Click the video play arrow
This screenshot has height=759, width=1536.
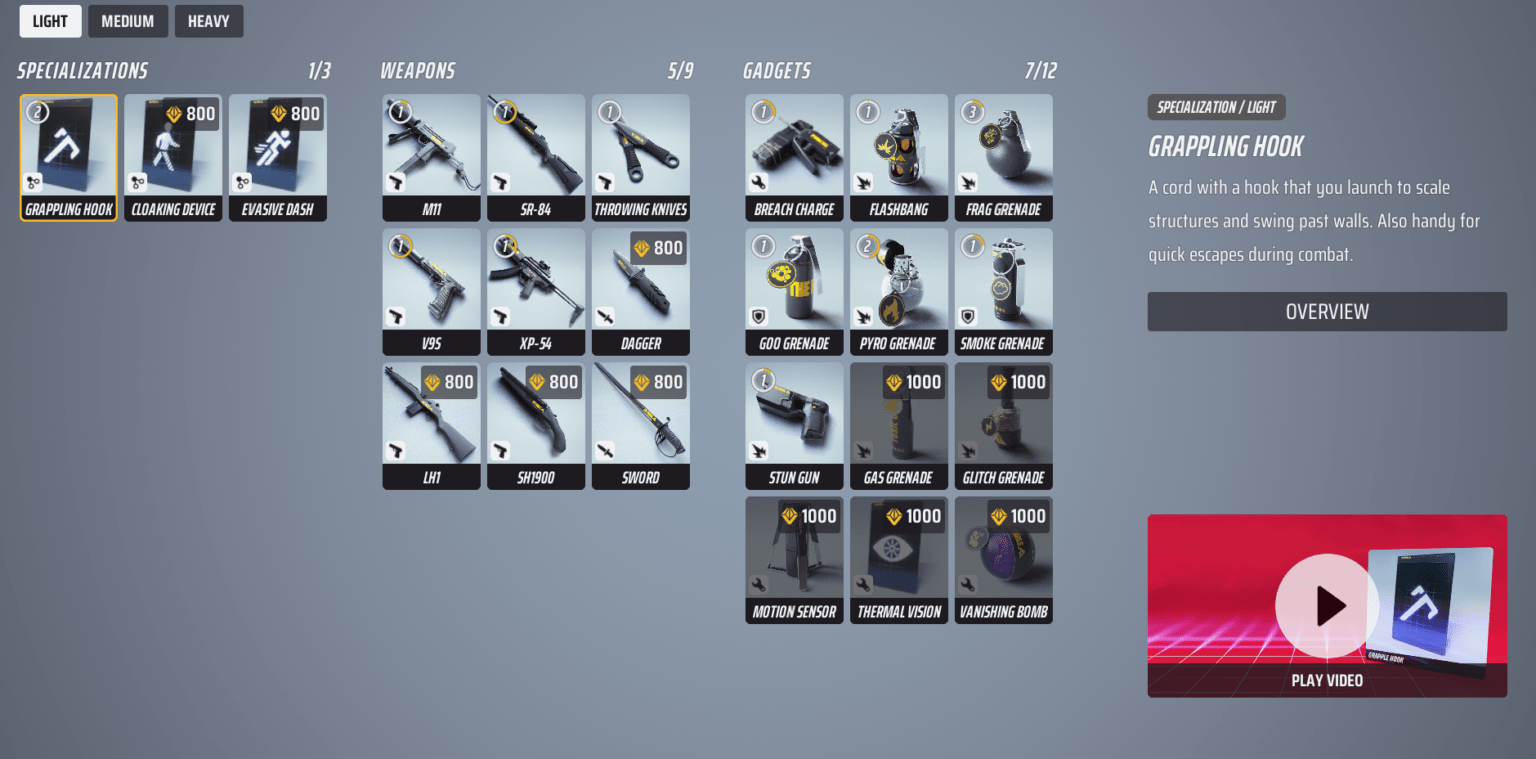coord(1326,606)
